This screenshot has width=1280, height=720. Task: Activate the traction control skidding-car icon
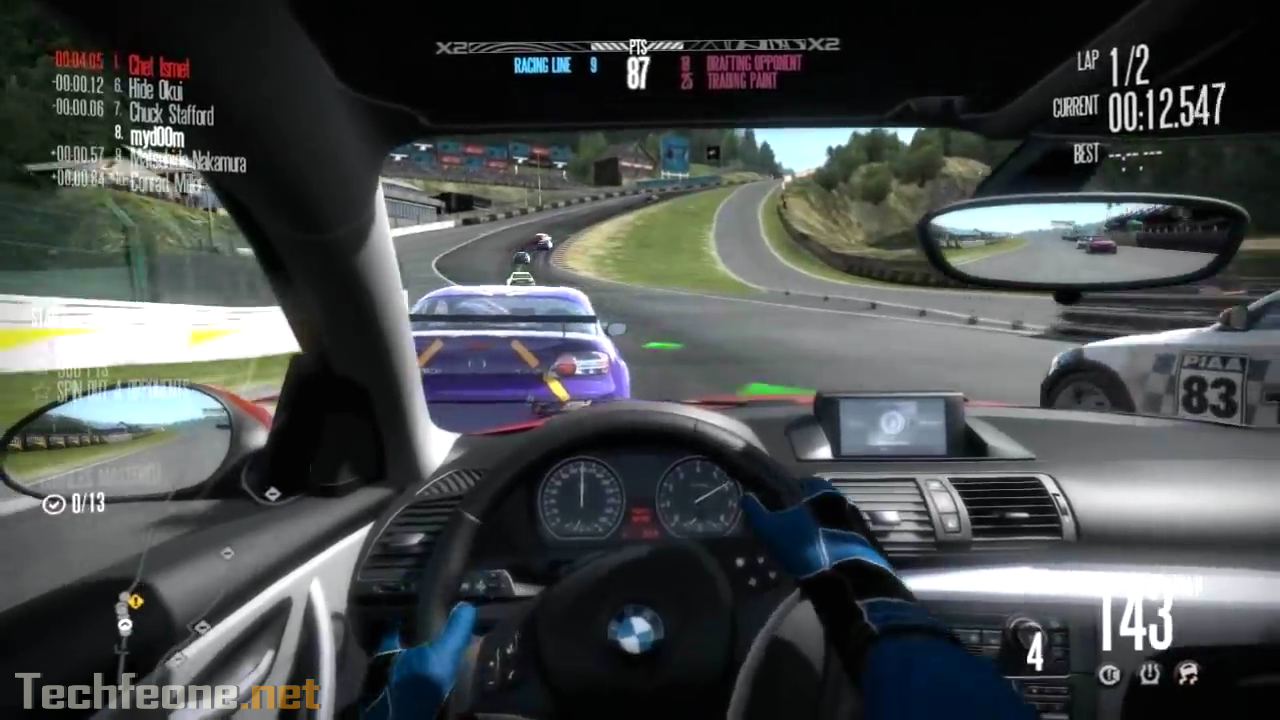tap(1187, 675)
